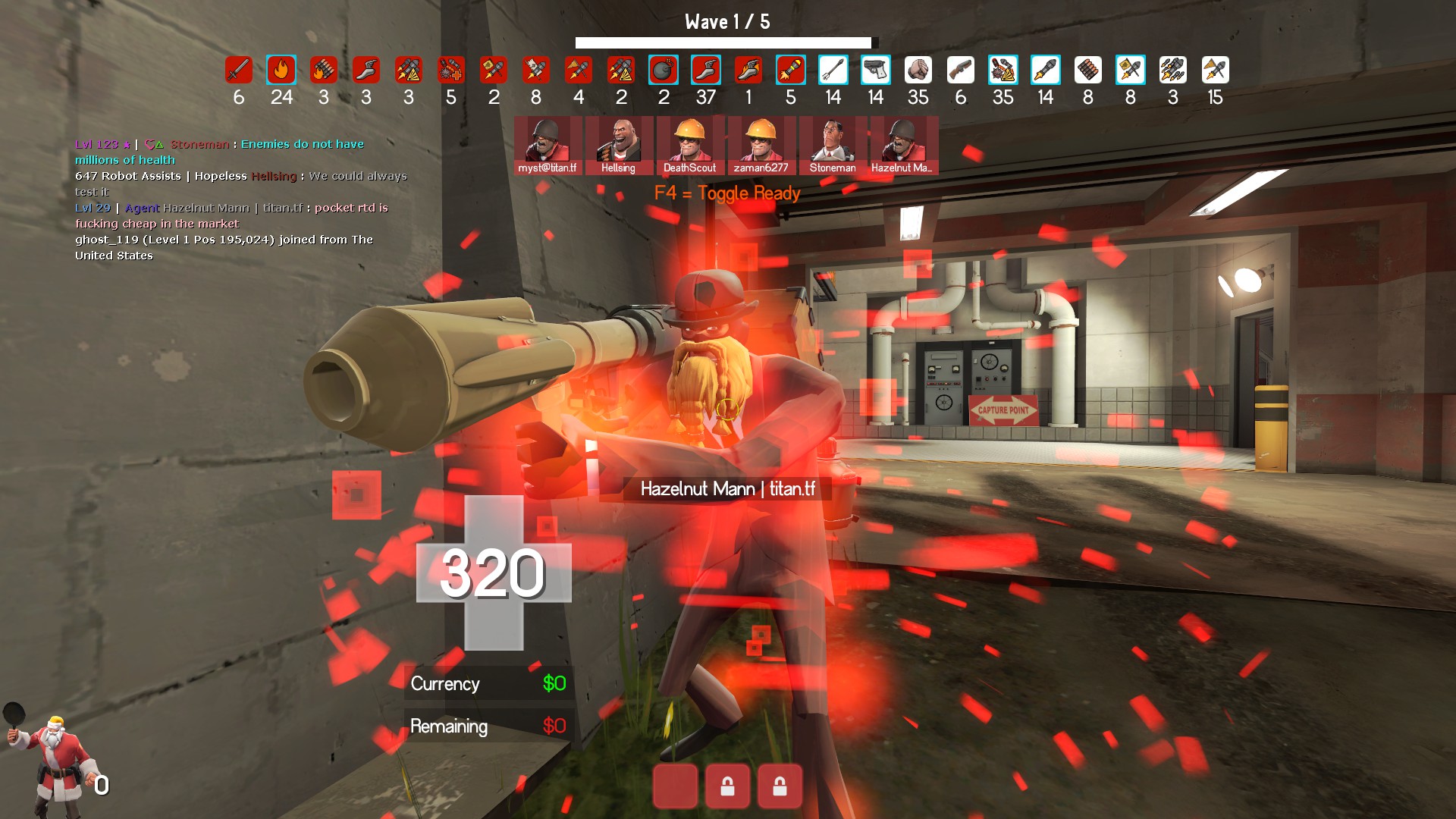Screen dimensions: 1456x819
Task: Select the rocket icon showing 15
Action: point(1215,71)
